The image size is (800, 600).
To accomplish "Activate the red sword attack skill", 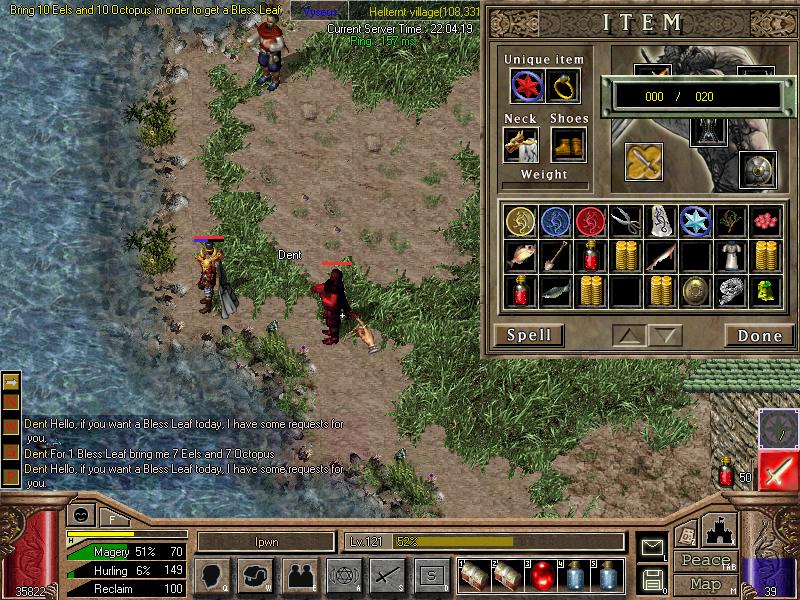I will coord(778,471).
